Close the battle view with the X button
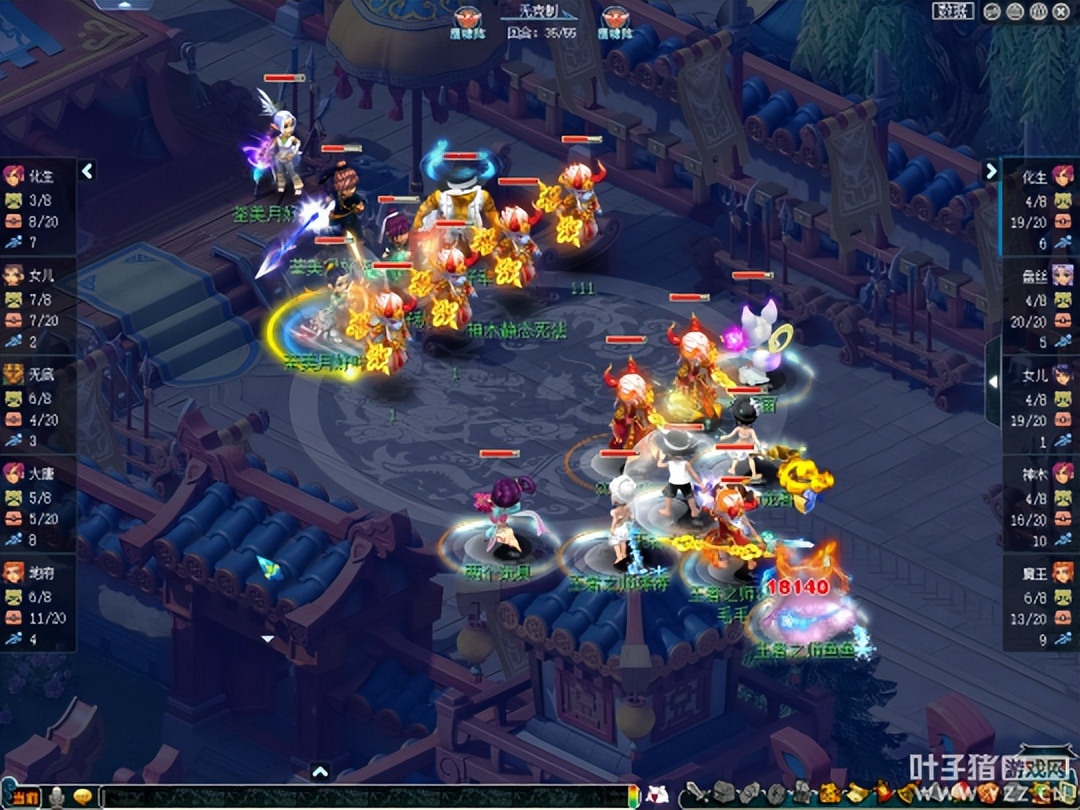Image resolution: width=1080 pixels, height=810 pixels. (x=1063, y=12)
